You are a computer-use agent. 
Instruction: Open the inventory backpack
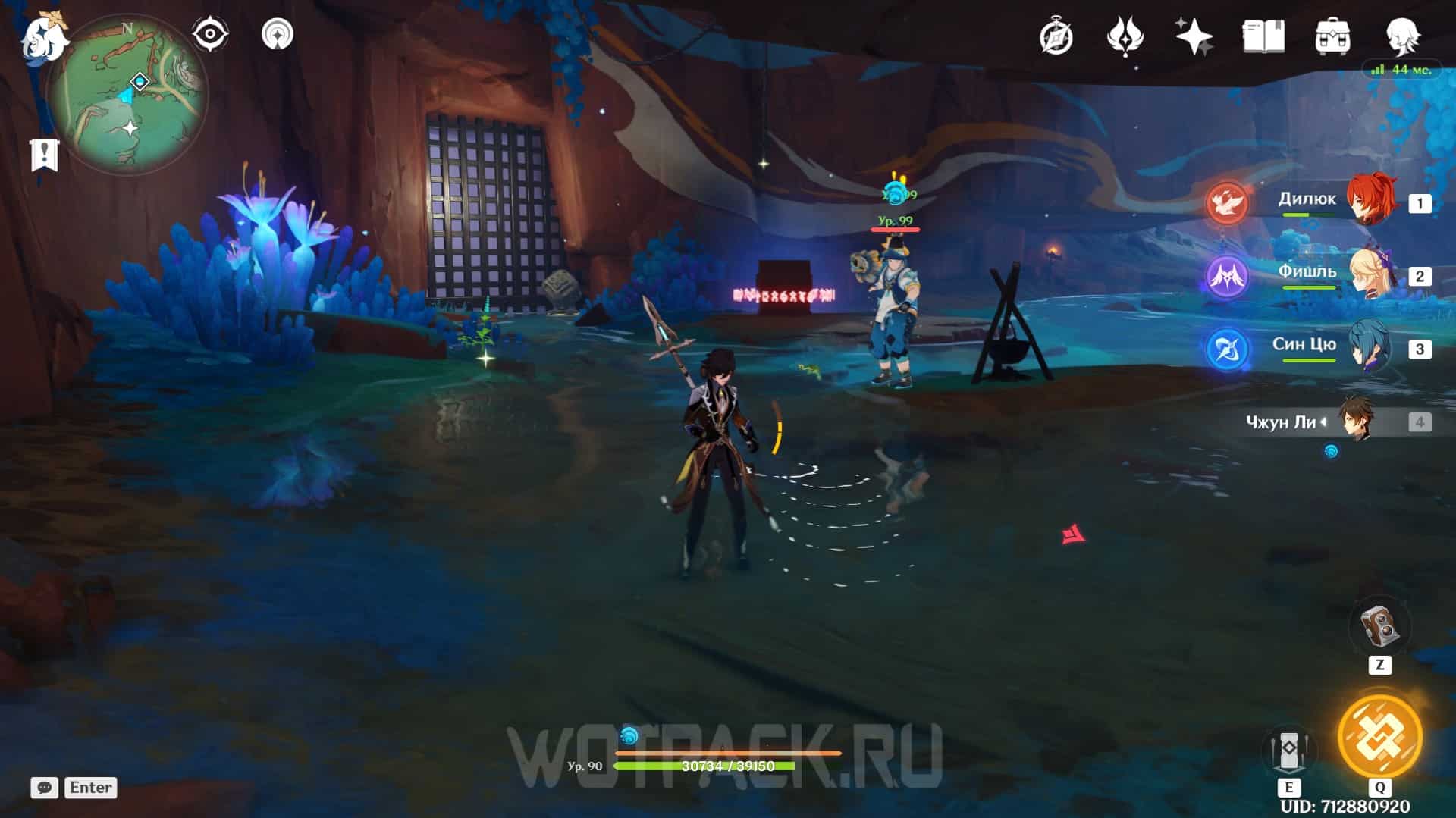1332,36
